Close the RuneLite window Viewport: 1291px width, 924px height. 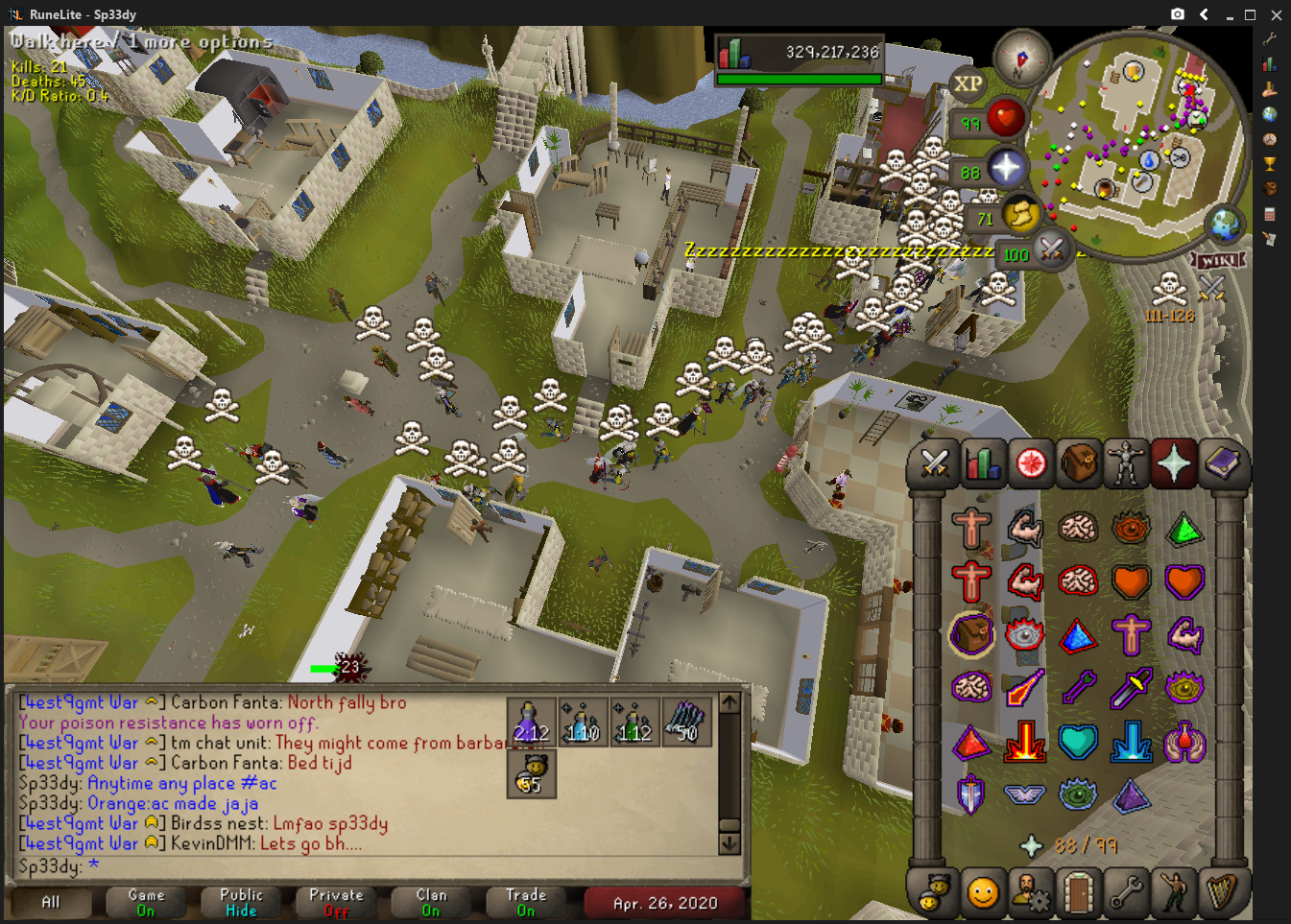(x=1276, y=14)
